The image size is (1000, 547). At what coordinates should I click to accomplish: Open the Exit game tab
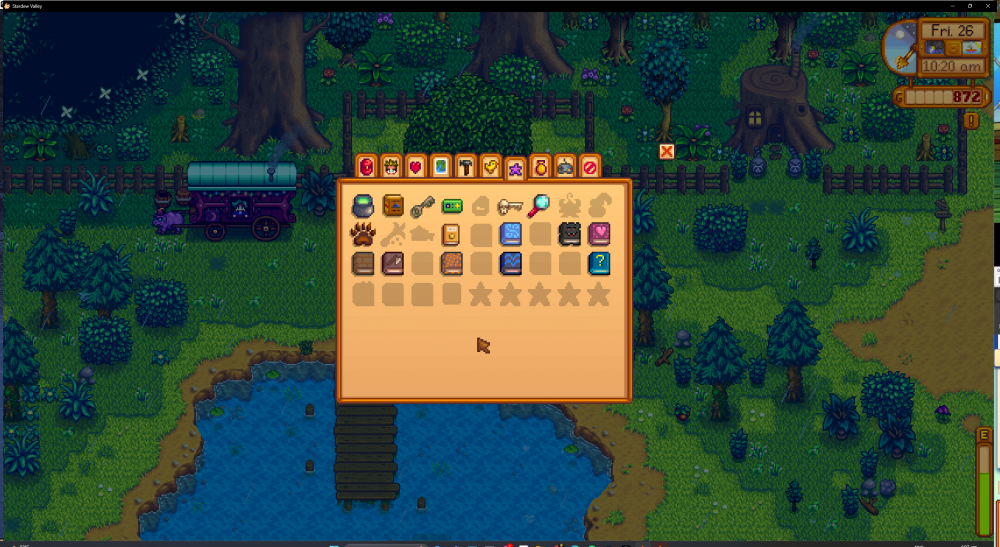tap(590, 166)
